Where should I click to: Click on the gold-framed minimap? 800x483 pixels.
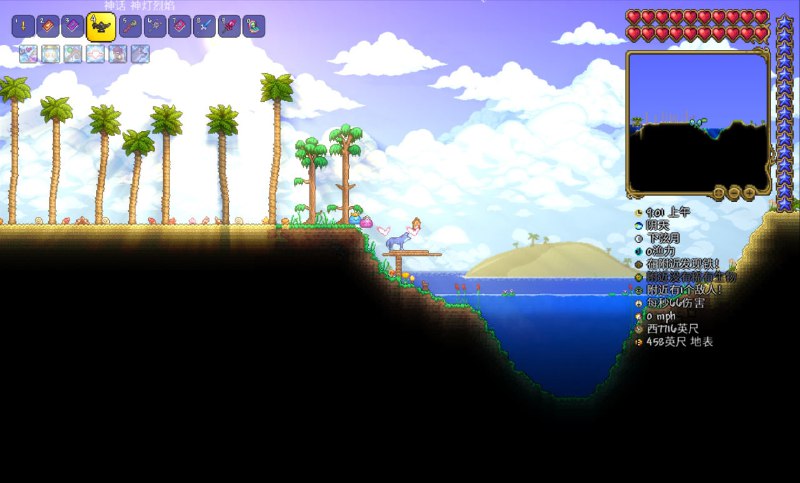pyautogui.click(x=697, y=120)
